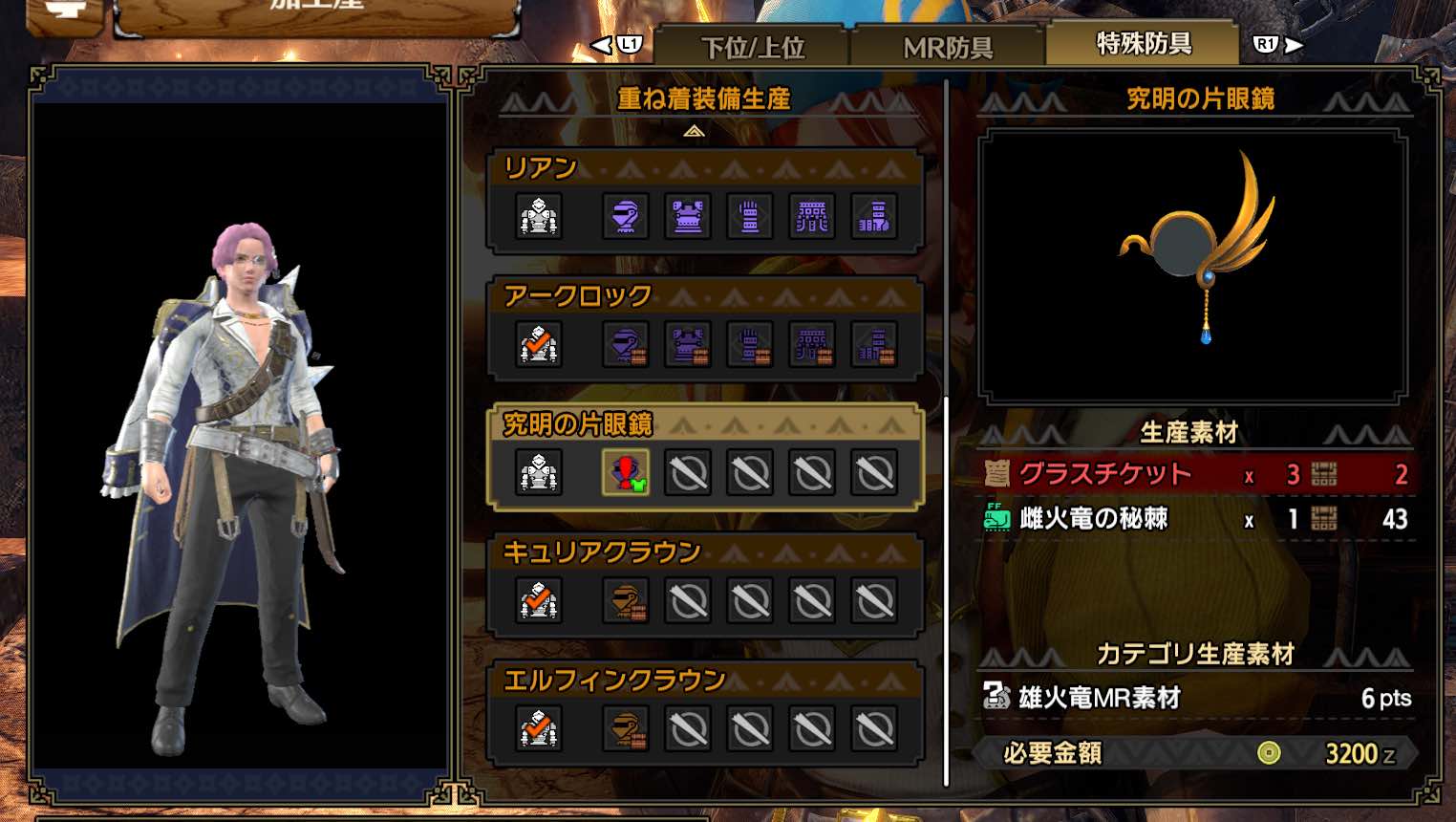Select the 究明の片眼鏡 monocle piece icon

625,472
